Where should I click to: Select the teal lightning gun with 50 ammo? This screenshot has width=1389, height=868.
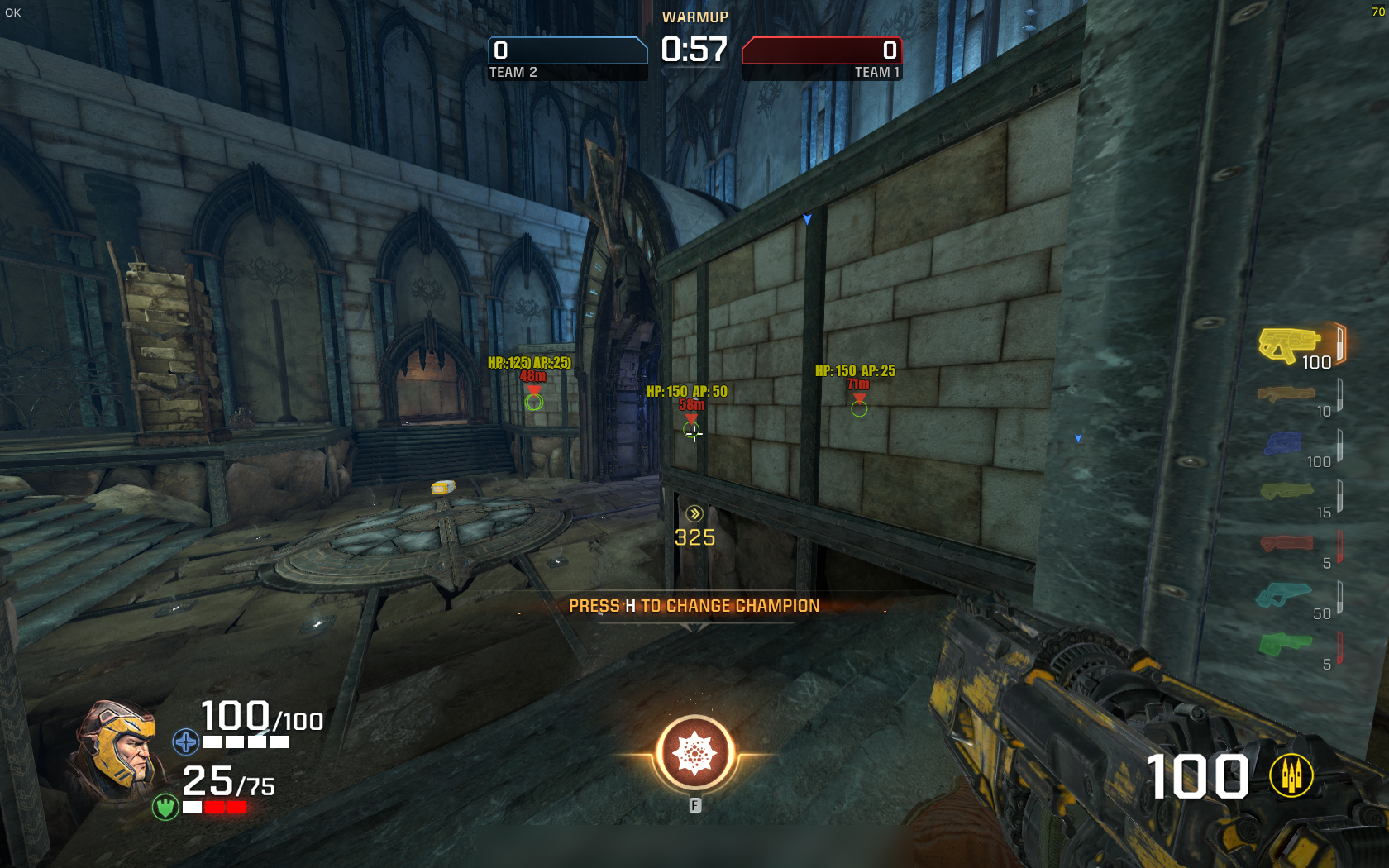[x=1283, y=594]
